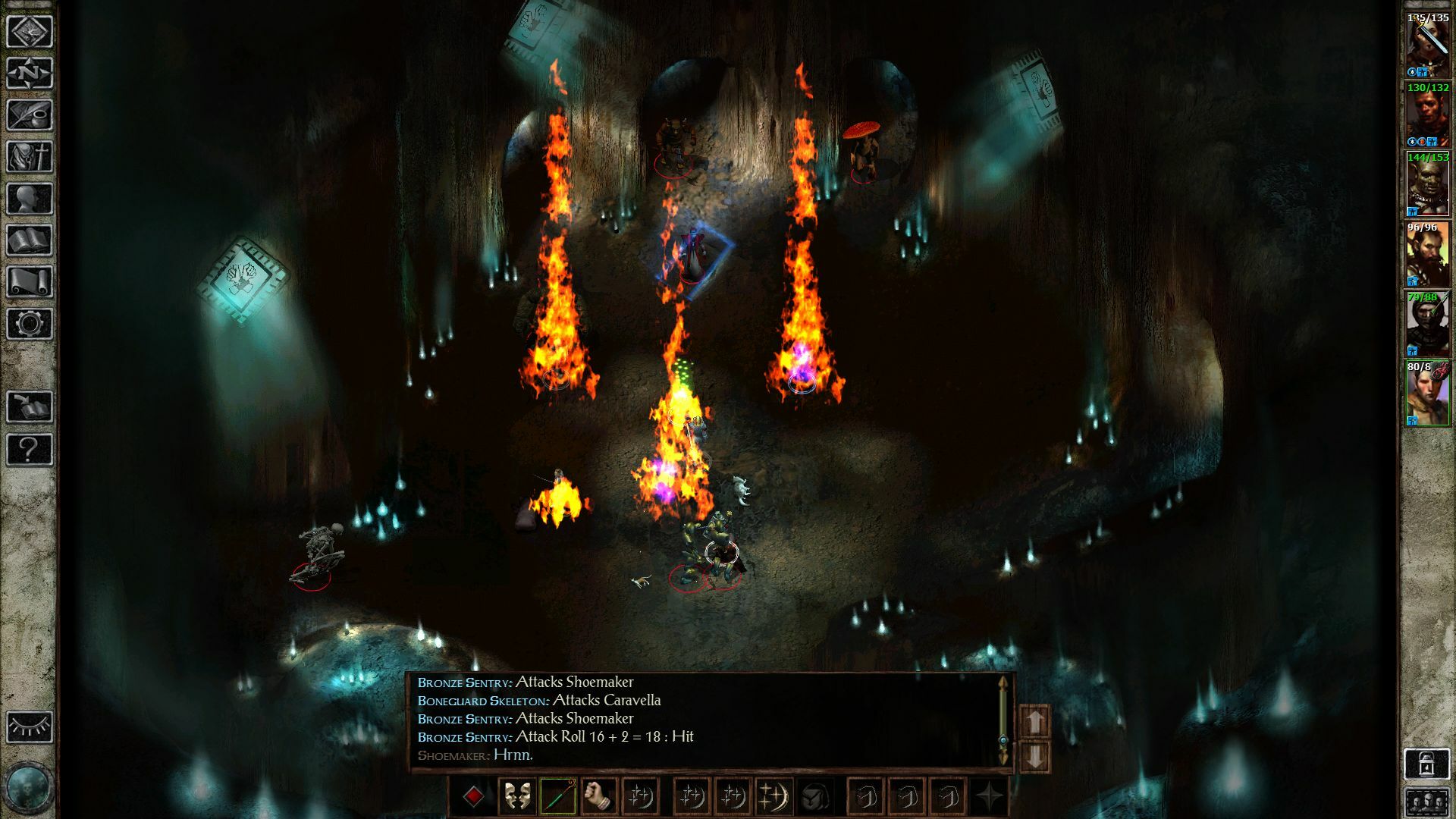The image size is (1456, 819).
Task: Toggle the padlock button below the portraits
Action: tap(1427, 764)
